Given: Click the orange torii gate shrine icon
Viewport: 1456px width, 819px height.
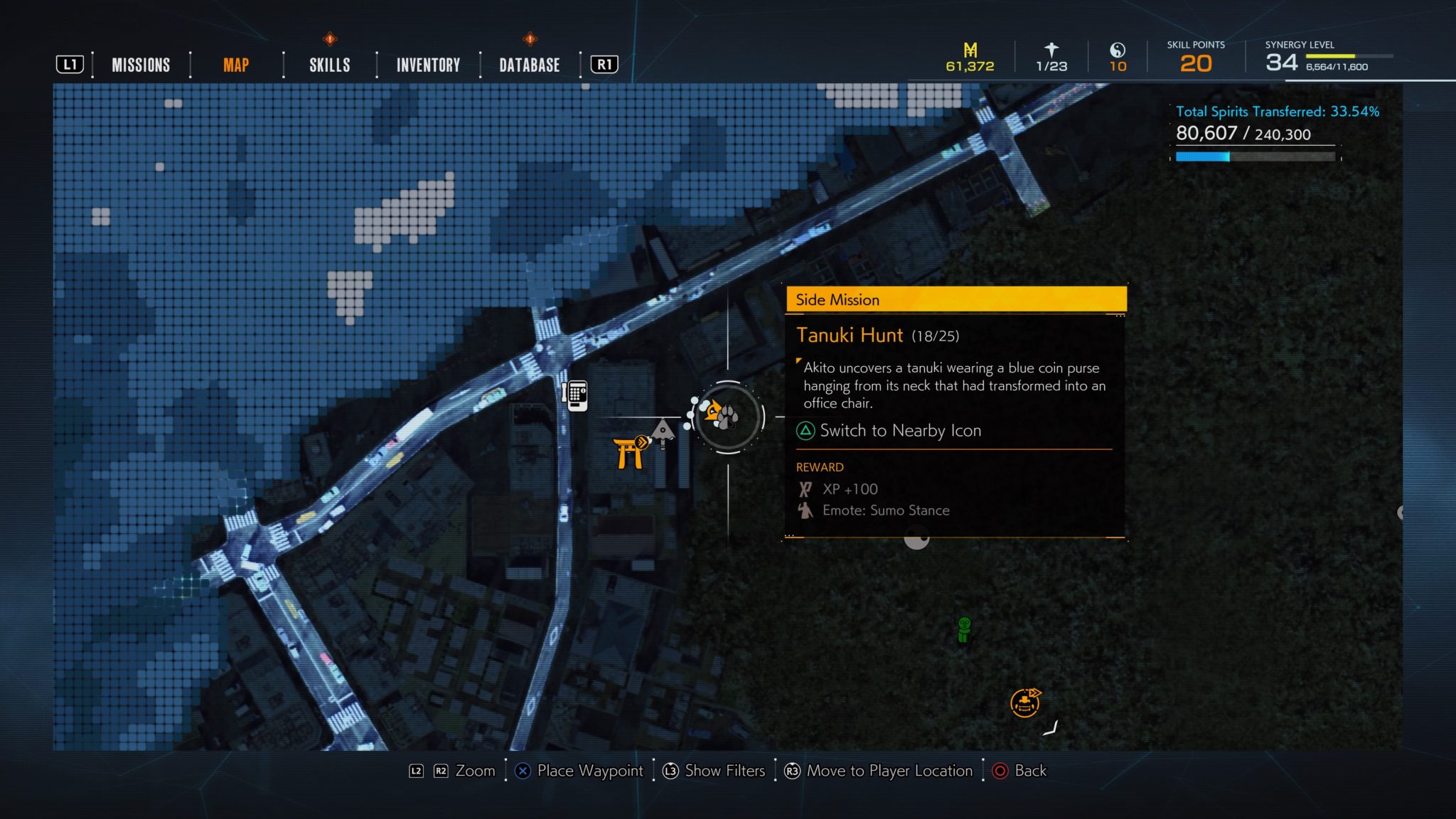Looking at the screenshot, I should pyautogui.click(x=627, y=454).
